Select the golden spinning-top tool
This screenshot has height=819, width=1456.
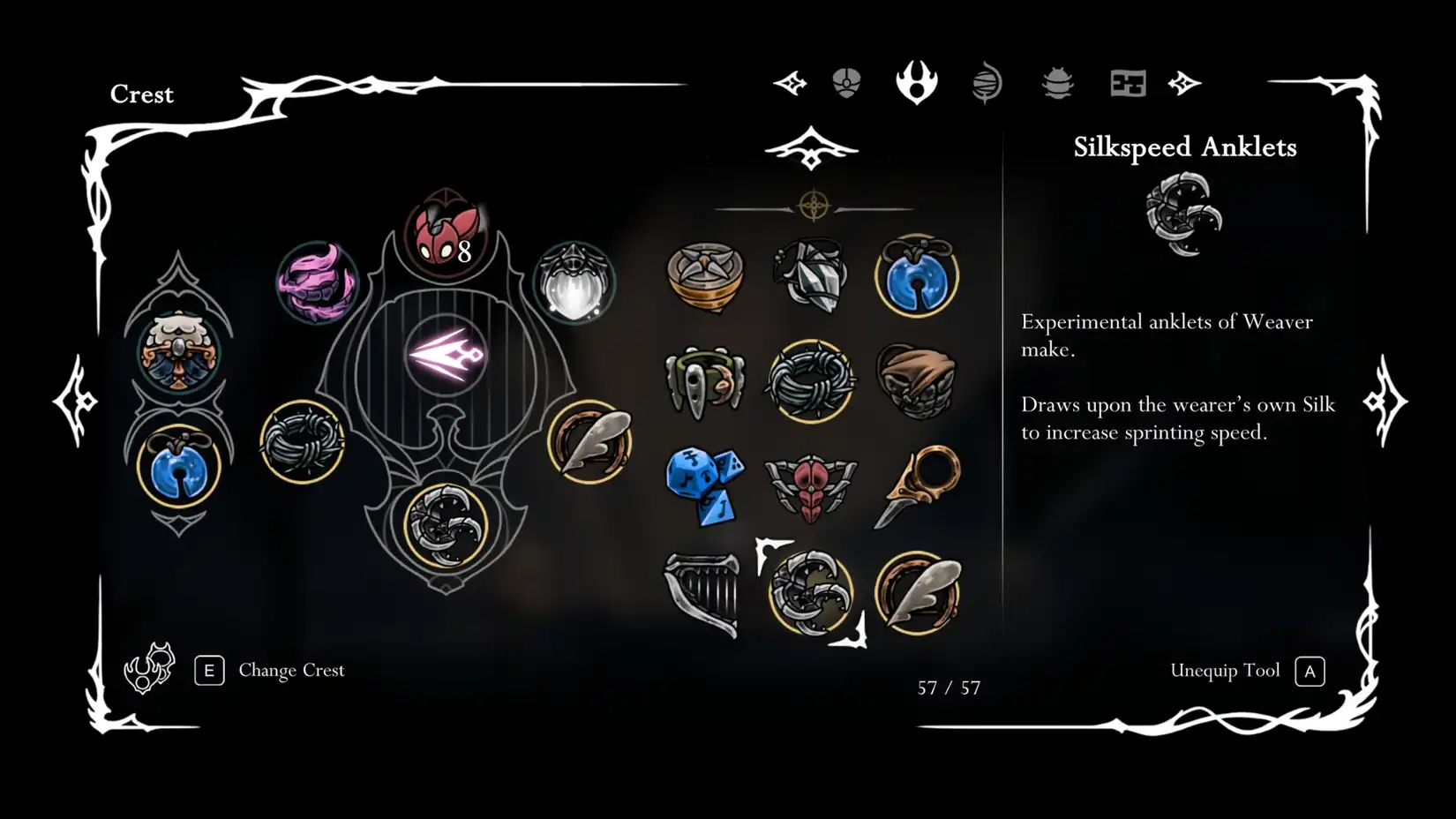(x=704, y=275)
